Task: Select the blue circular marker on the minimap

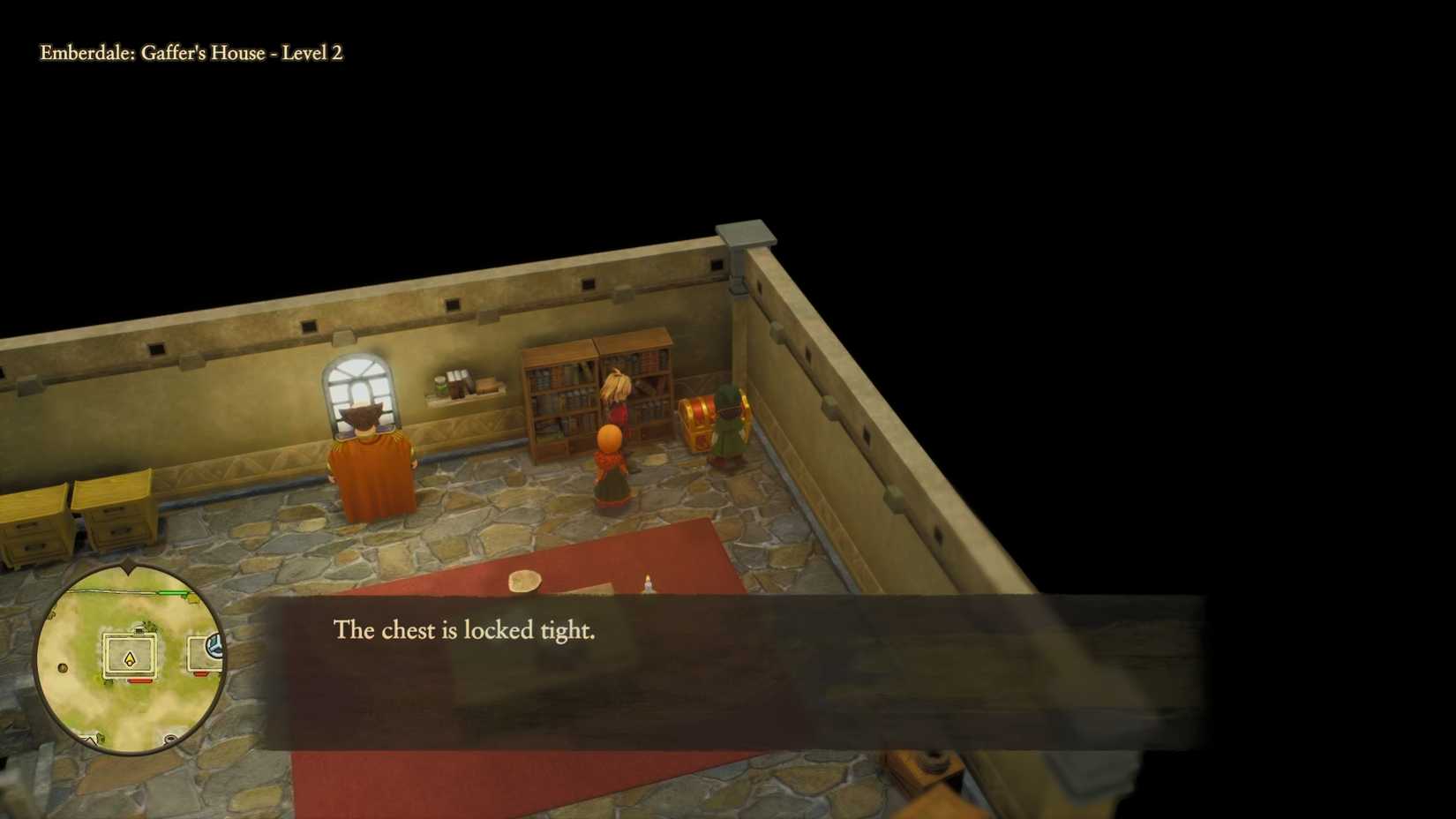Action: tap(216, 646)
